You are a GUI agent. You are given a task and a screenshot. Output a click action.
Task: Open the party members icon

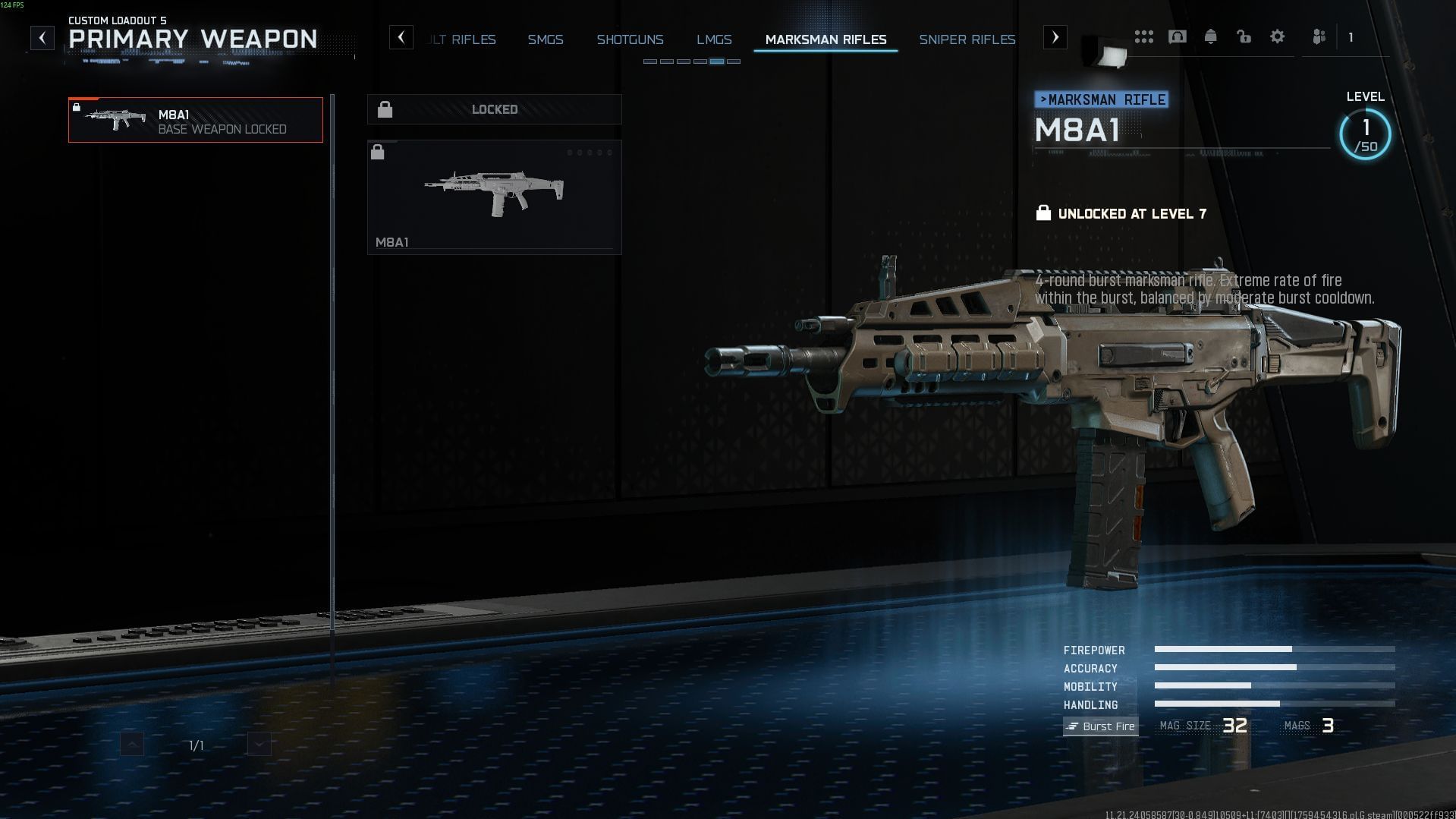click(x=1319, y=37)
